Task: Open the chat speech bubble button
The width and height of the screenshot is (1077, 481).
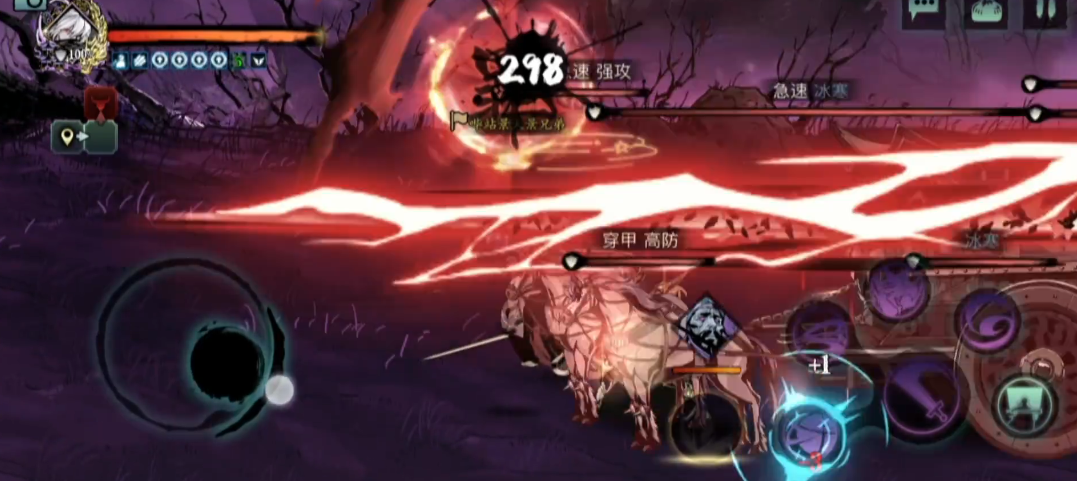Action: click(x=925, y=12)
